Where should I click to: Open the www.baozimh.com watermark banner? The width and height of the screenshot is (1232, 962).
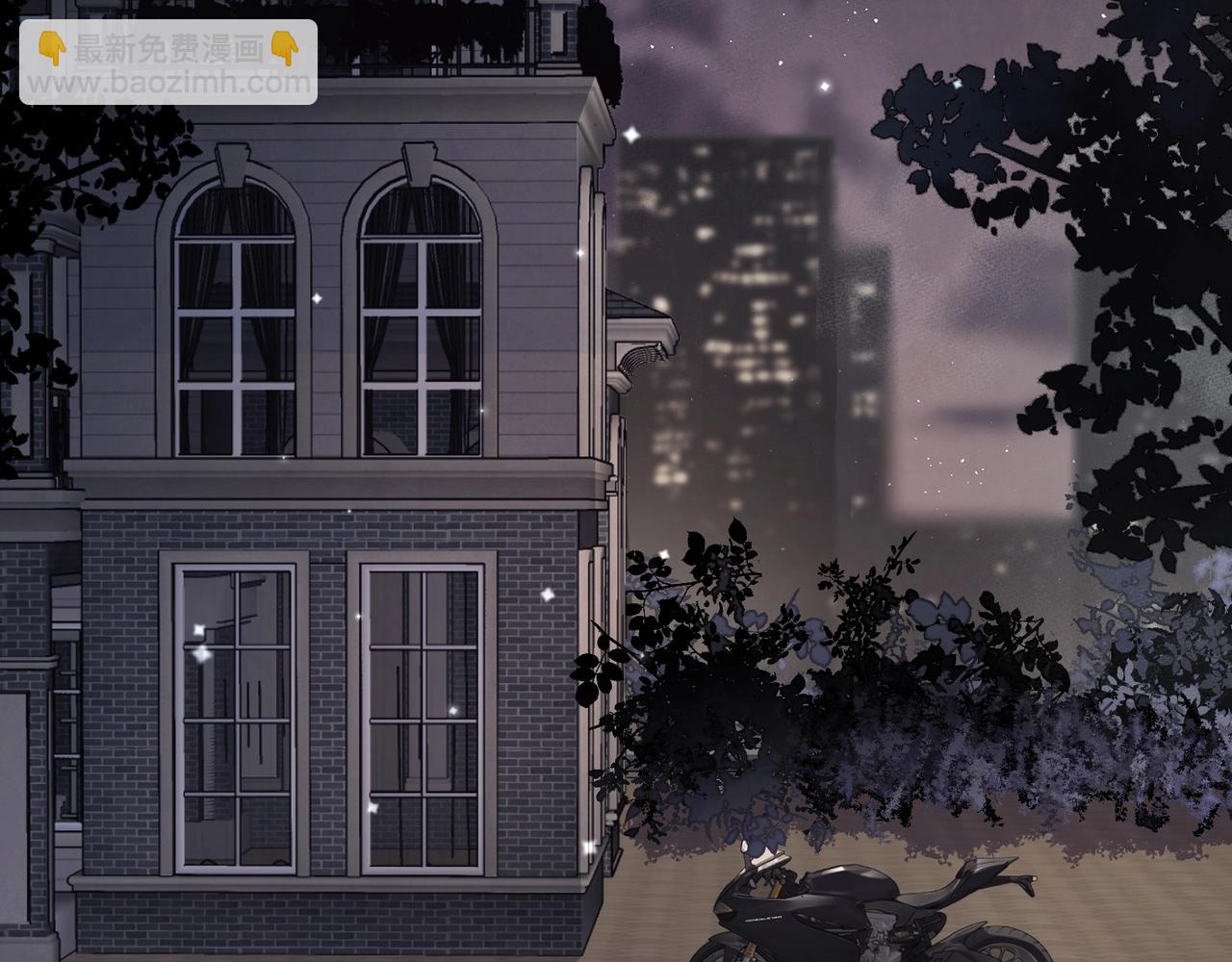pyautogui.click(x=168, y=63)
